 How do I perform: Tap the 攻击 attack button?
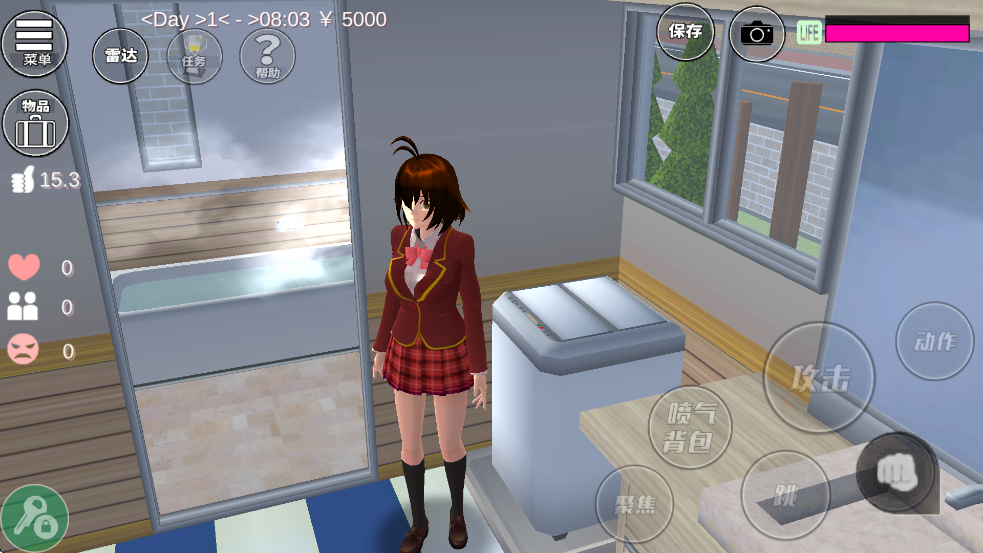click(819, 377)
